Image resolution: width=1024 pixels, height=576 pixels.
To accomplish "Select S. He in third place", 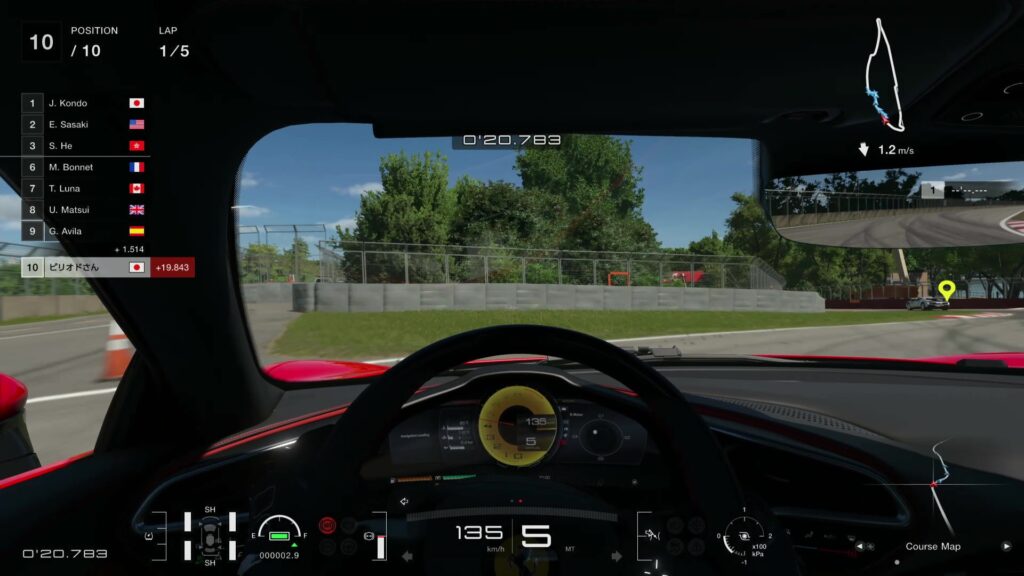I will click(x=85, y=146).
